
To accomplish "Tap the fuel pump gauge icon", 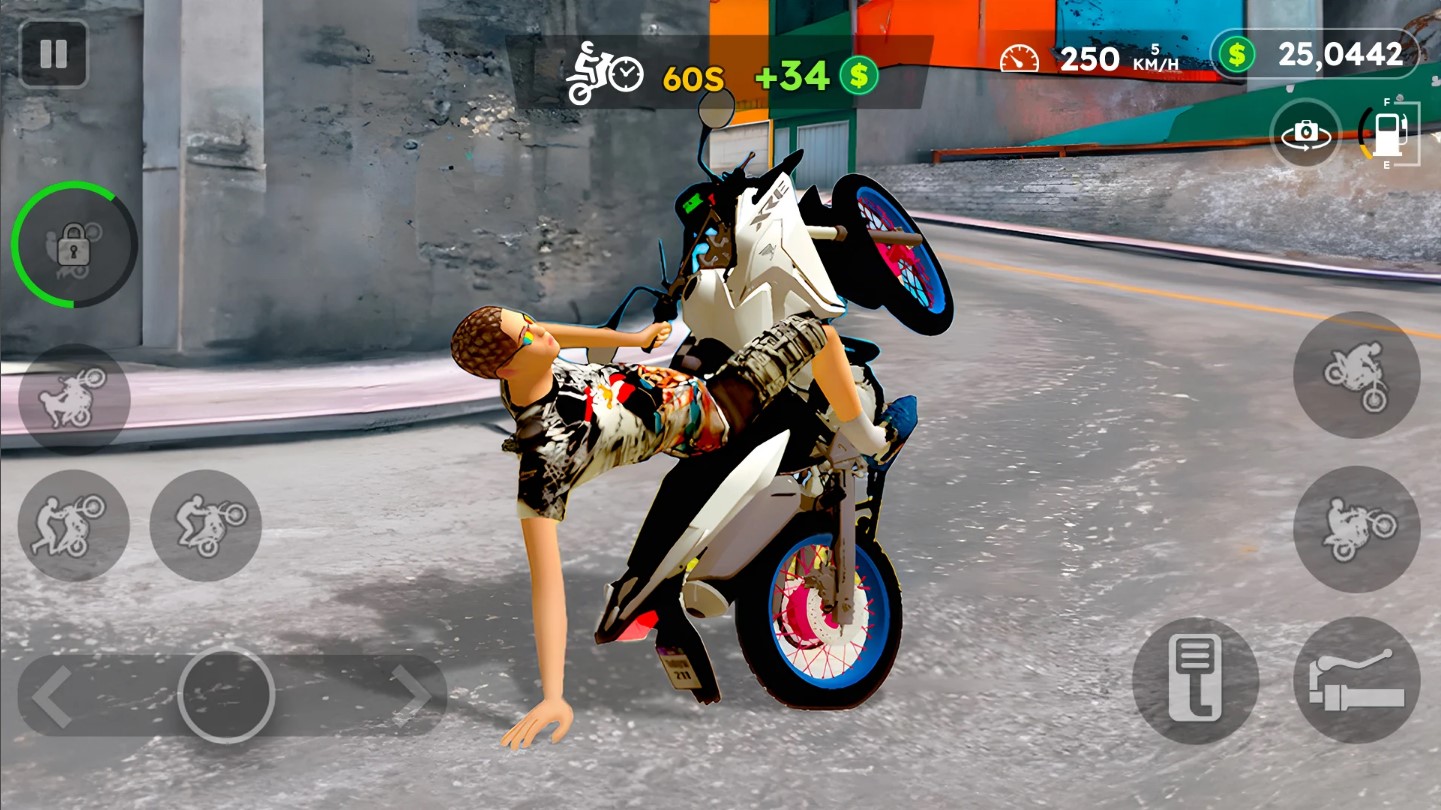I will [x=1390, y=134].
